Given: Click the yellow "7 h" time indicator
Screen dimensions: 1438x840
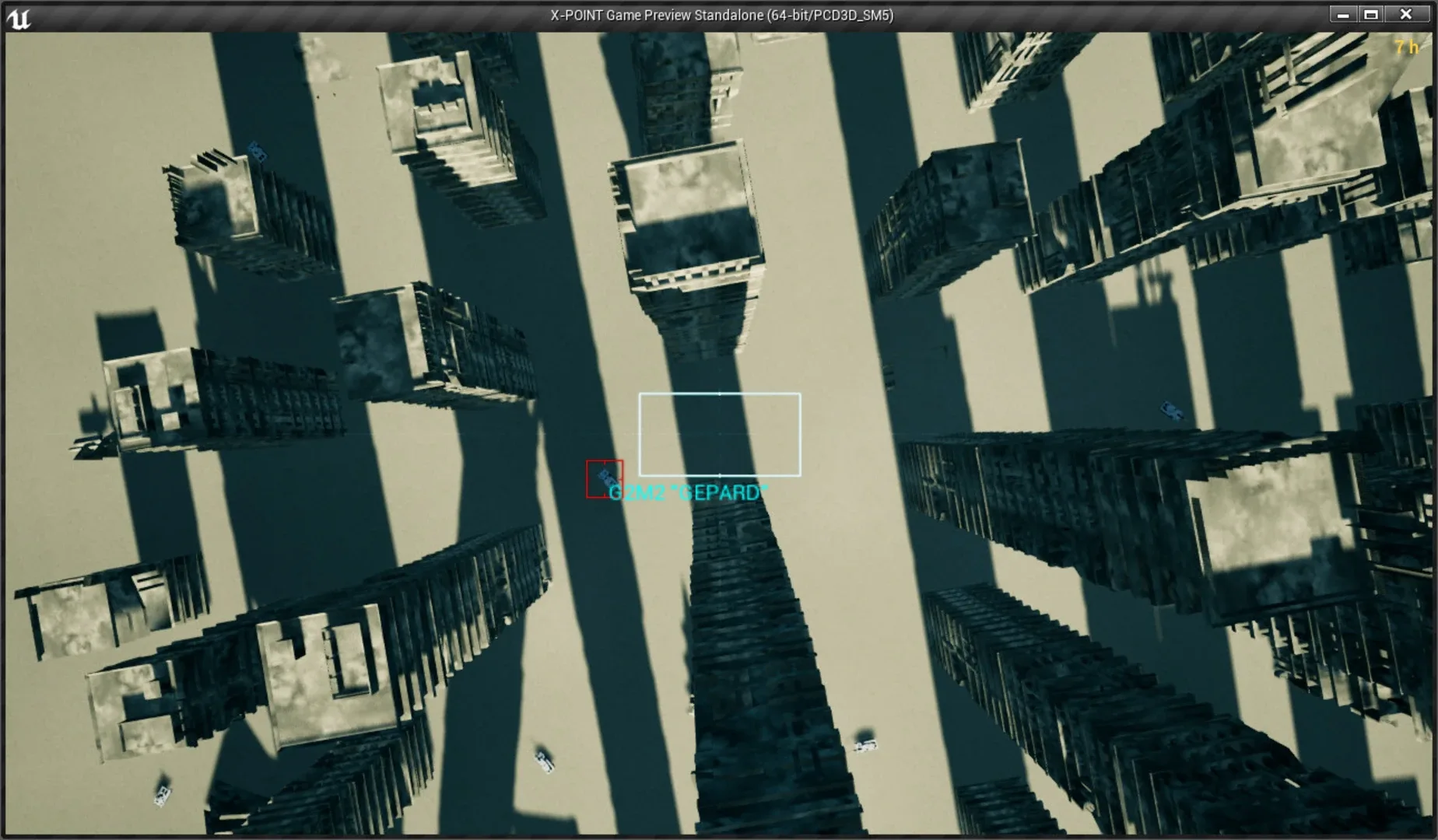Looking at the screenshot, I should [x=1405, y=48].
